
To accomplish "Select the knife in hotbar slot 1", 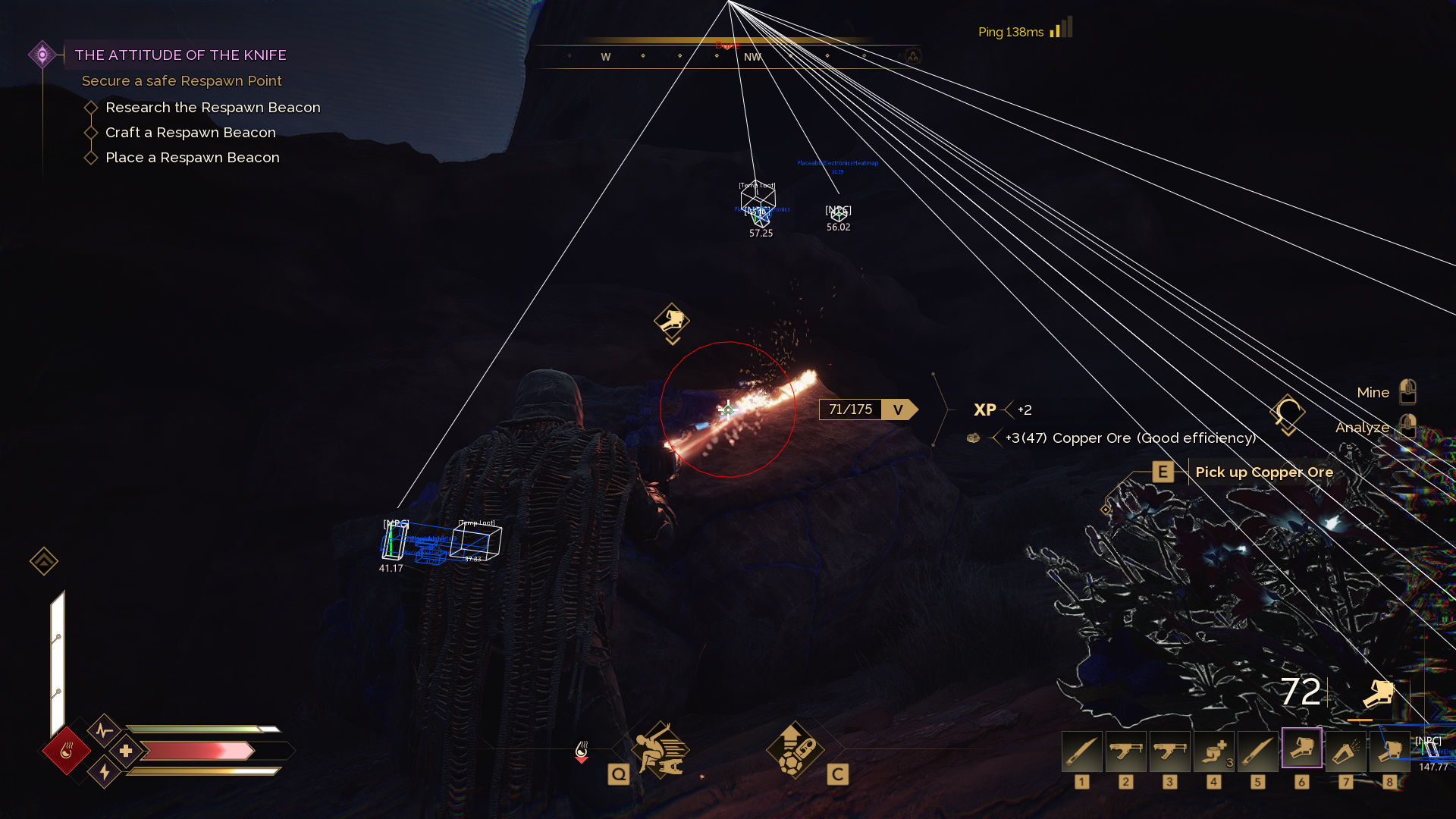I will pyautogui.click(x=1081, y=751).
